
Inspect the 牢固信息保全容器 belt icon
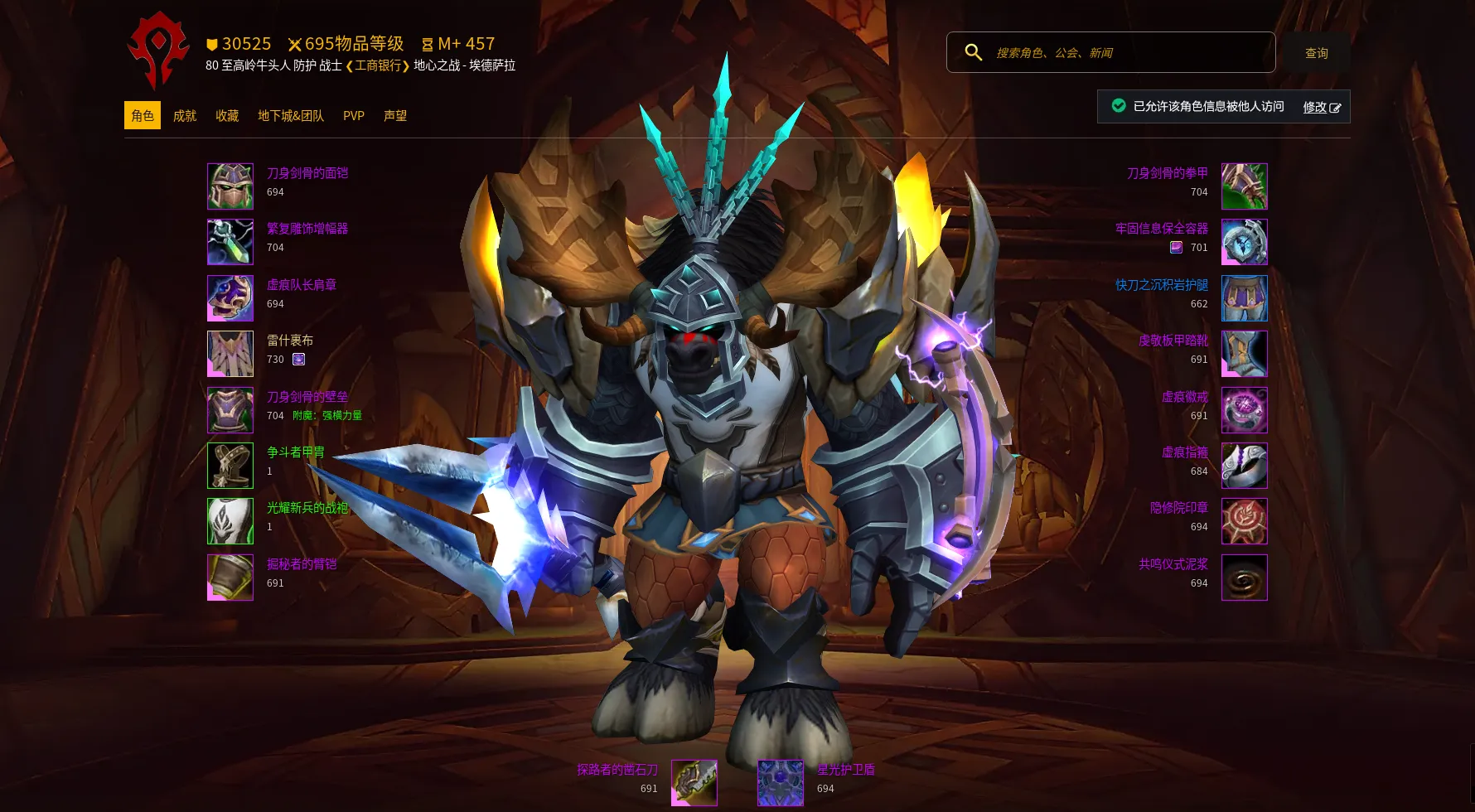pos(1245,242)
